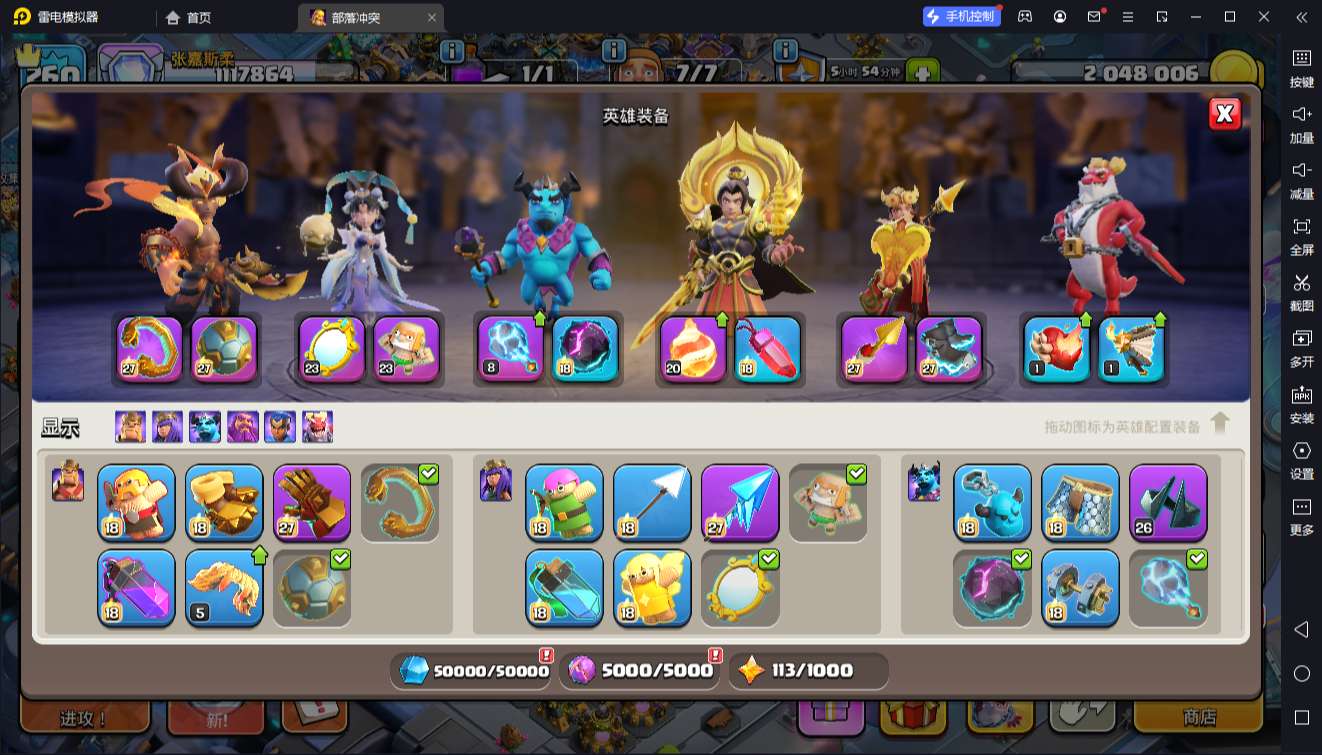The width and height of the screenshot is (1322, 755).
Task: Select the level 26 Dark Crown equipment
Action: 1168,502
